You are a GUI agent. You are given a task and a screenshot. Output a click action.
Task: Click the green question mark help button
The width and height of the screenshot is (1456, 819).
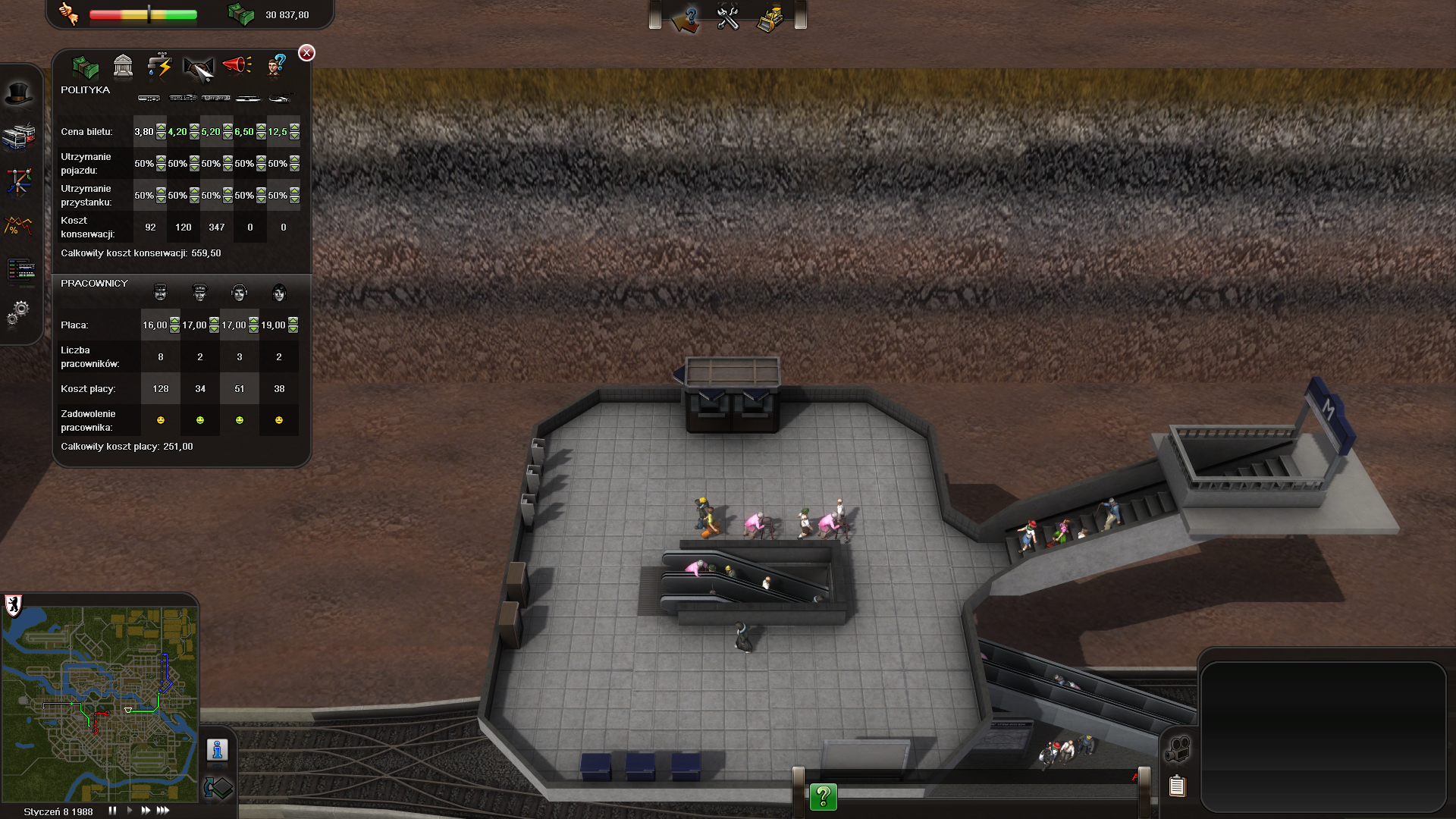[x=823, y=797]
